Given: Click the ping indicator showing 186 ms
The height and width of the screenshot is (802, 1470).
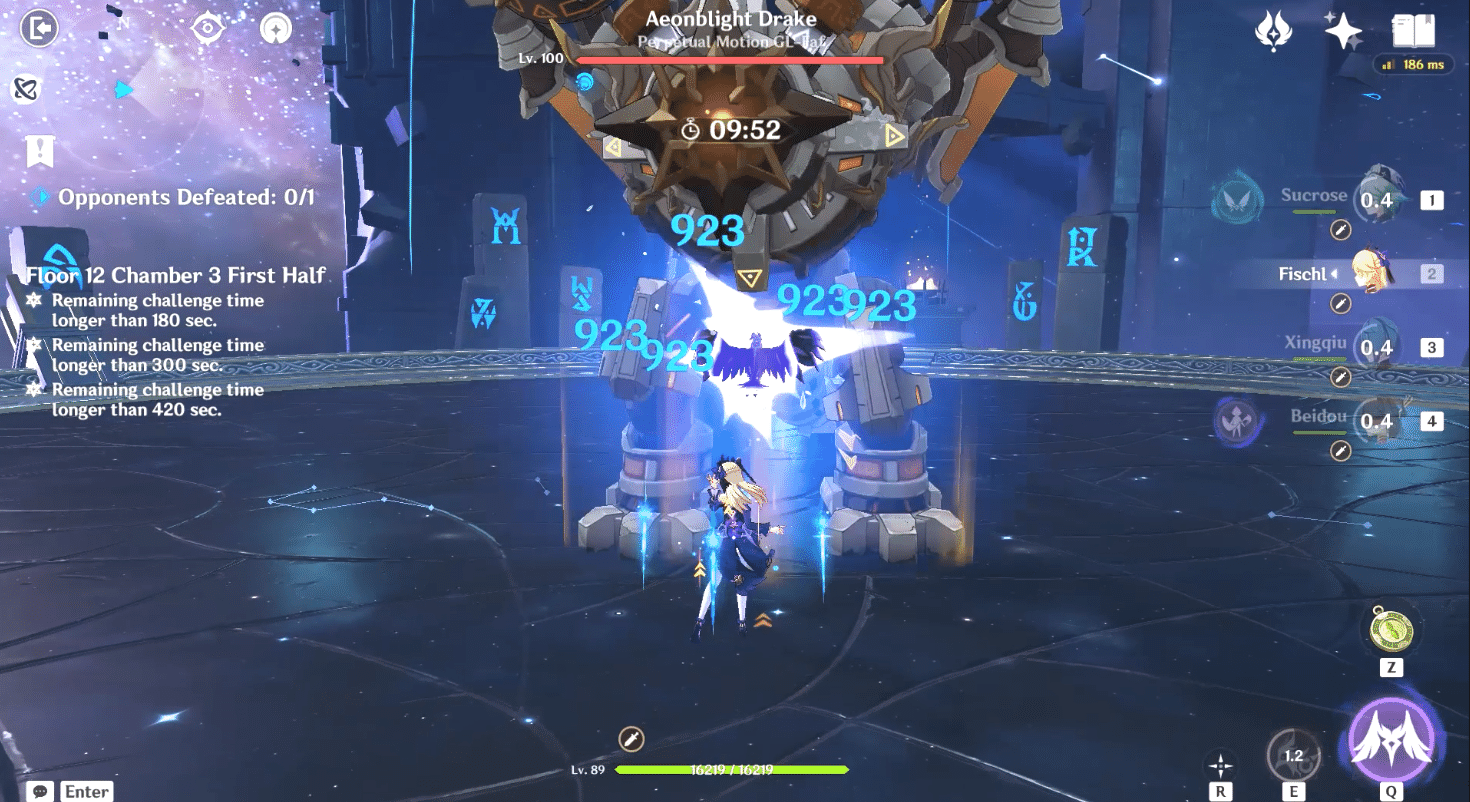Looking at the screenshot, I should (x=1413, y=65).
